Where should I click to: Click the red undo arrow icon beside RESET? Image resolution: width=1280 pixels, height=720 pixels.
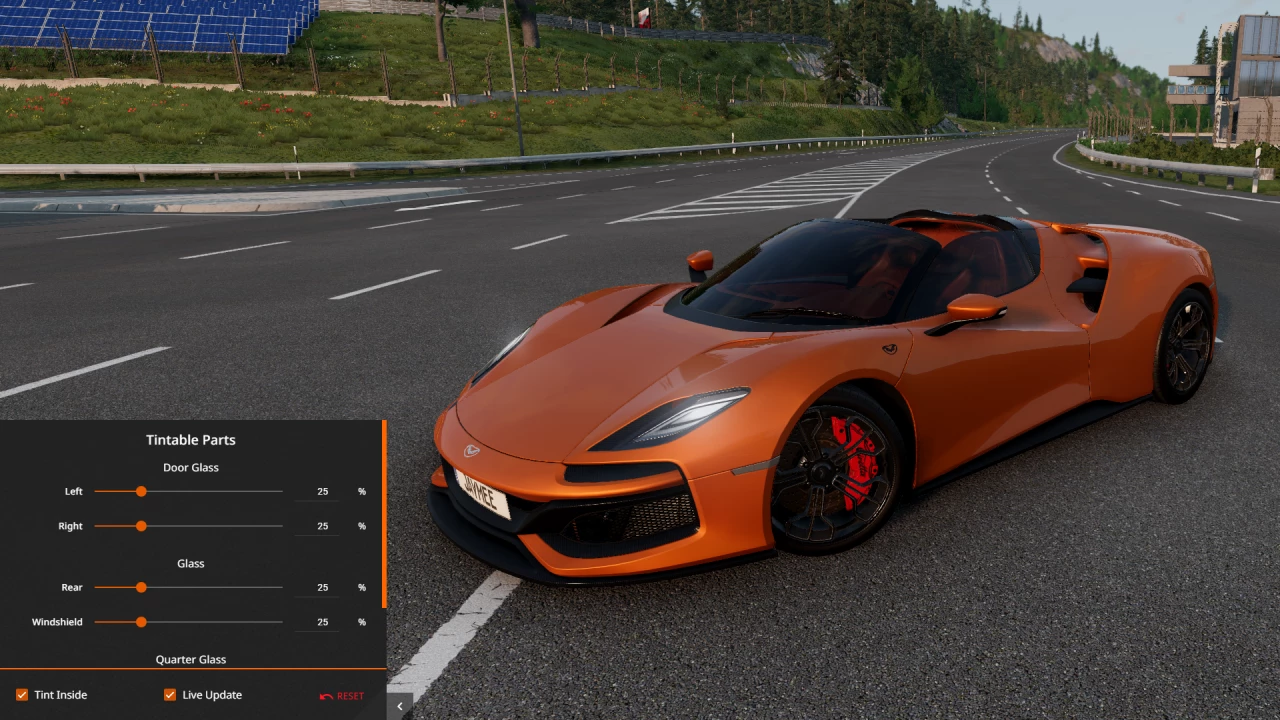tap(326, 695)
